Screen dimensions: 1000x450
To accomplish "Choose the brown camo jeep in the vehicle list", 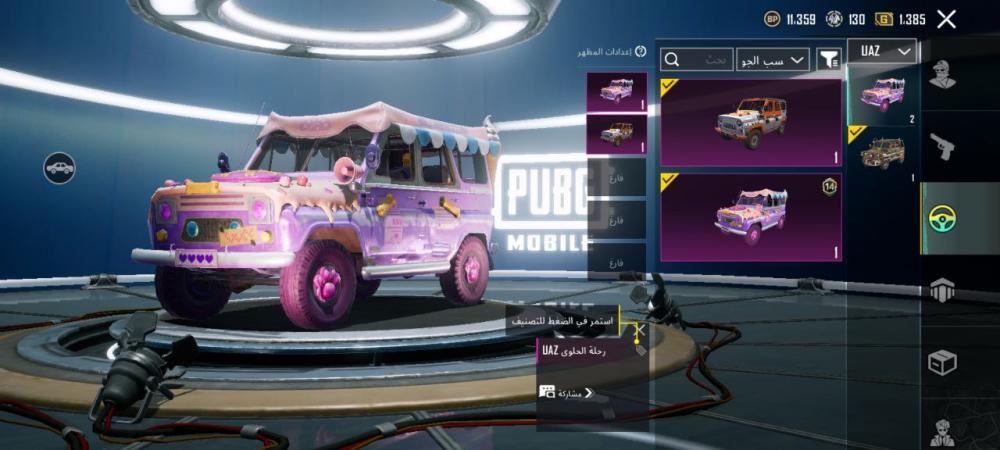I will click(881, 152).
